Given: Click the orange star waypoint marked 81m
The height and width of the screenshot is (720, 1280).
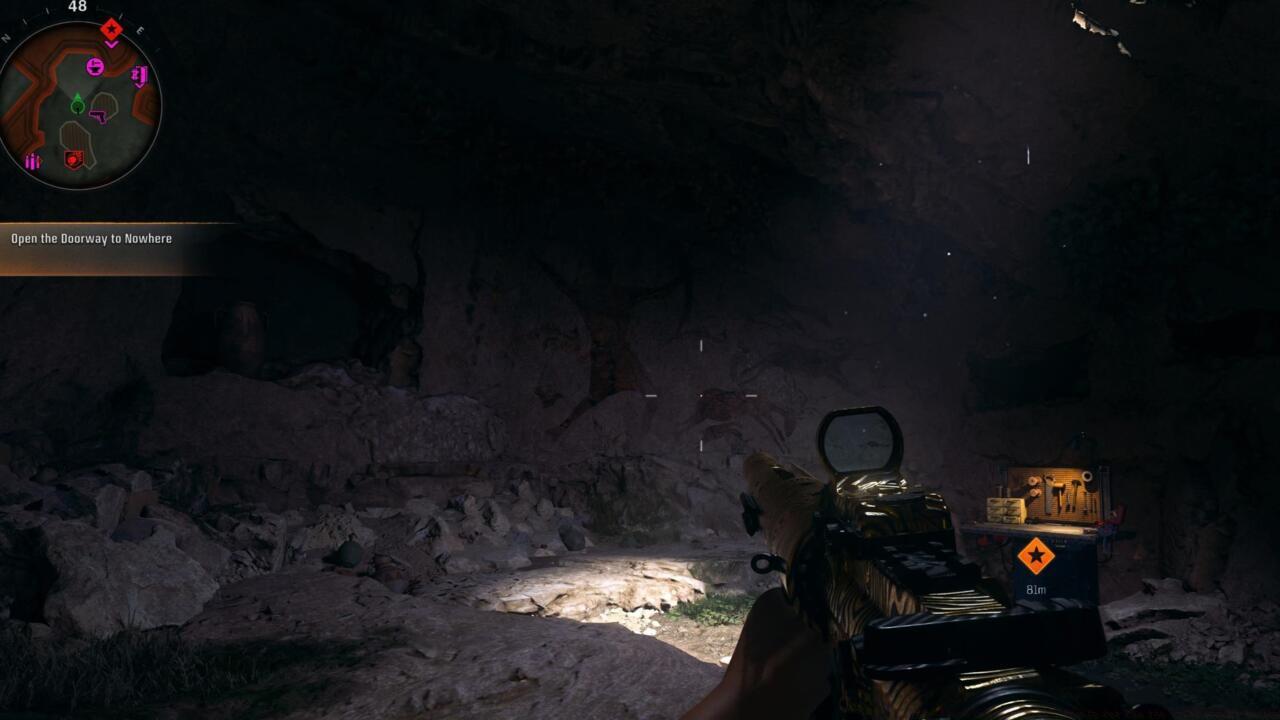Looking at the screenshot, I should click(x=1035, y=555).
